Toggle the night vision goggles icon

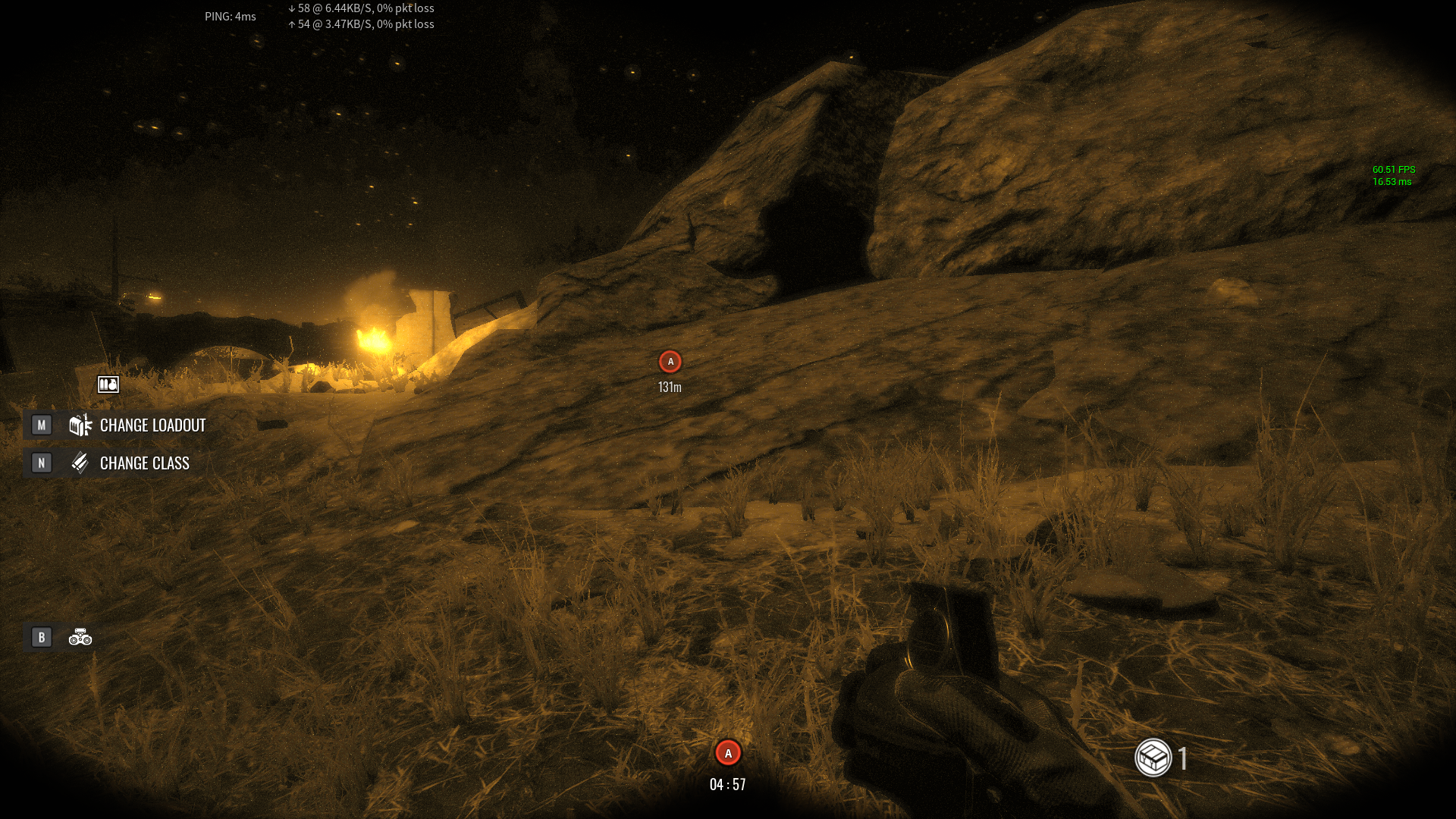[x=80, y=638]
